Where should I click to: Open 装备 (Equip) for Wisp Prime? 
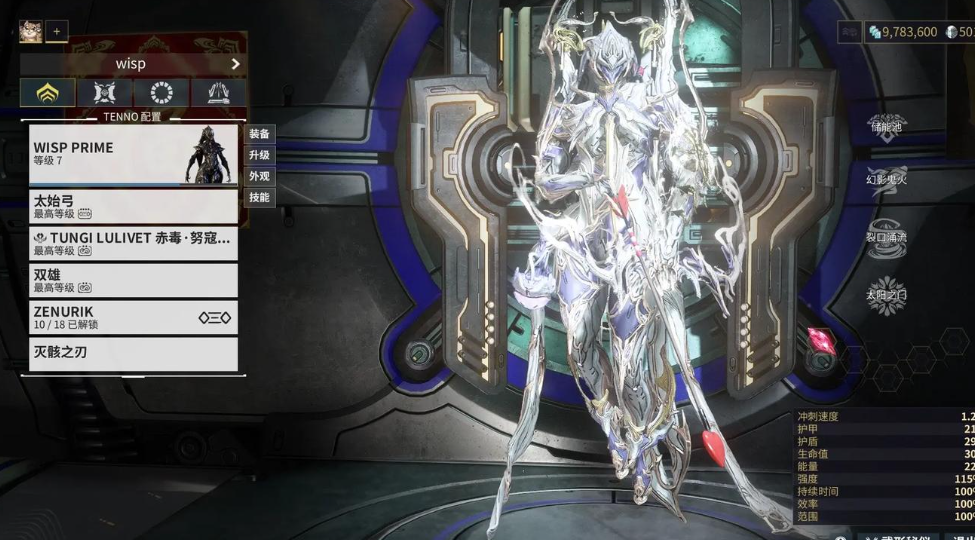click(259, 134)
